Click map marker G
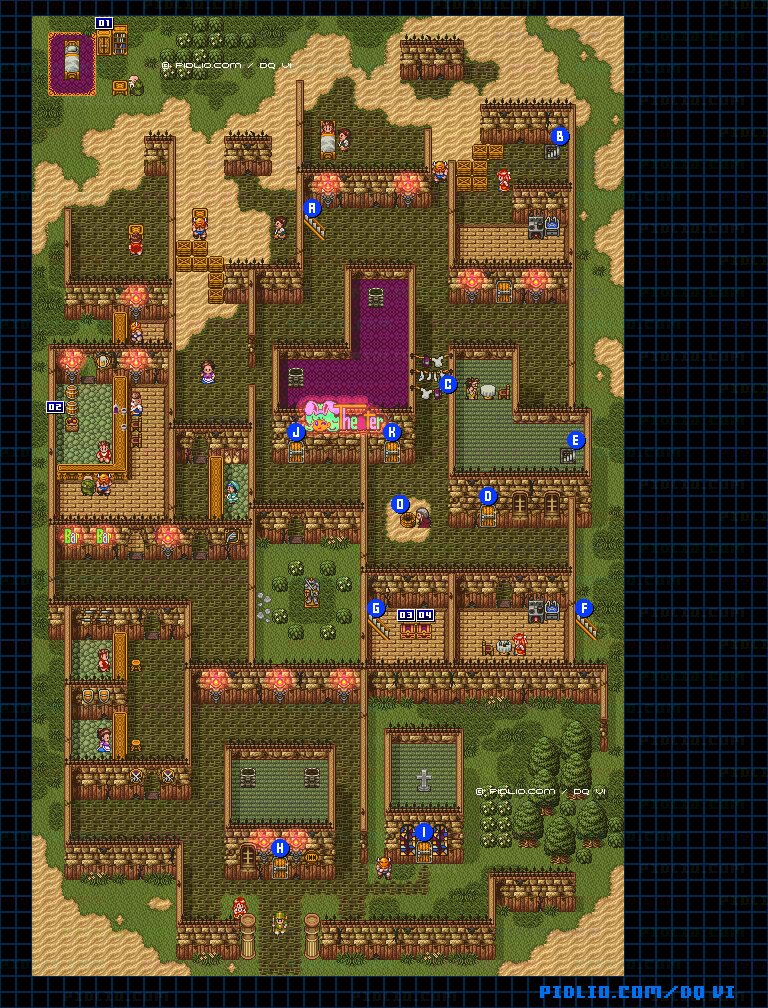This screenshot has width=768, height=1008. pyautogui.click(x=376, y=607)
